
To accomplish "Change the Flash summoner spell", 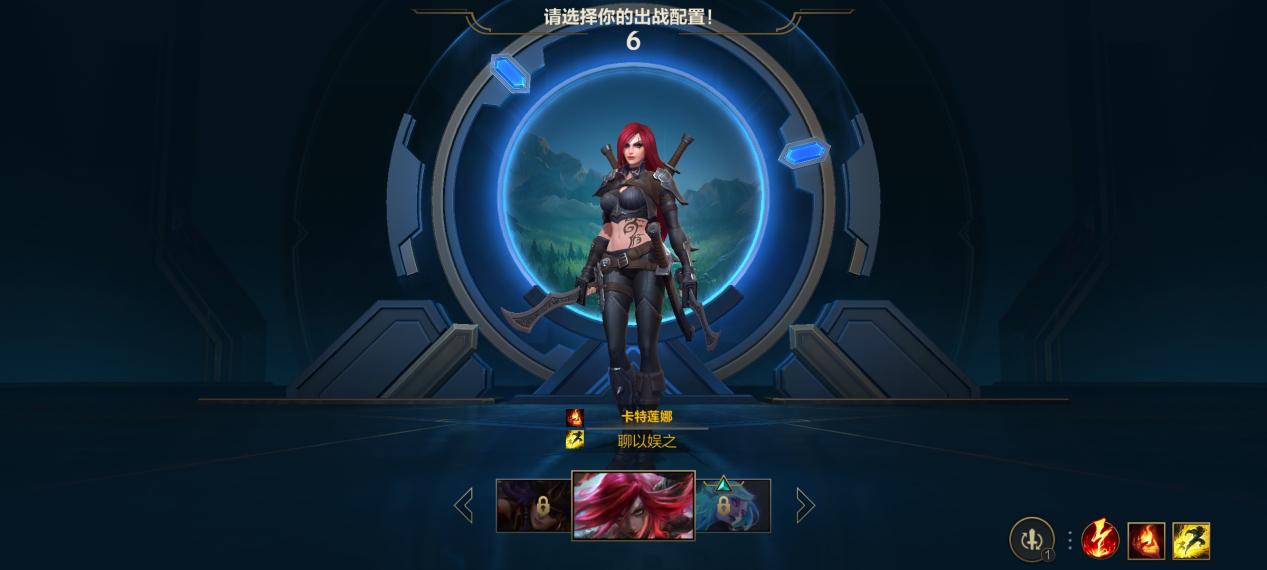I will pos(1191,540).
